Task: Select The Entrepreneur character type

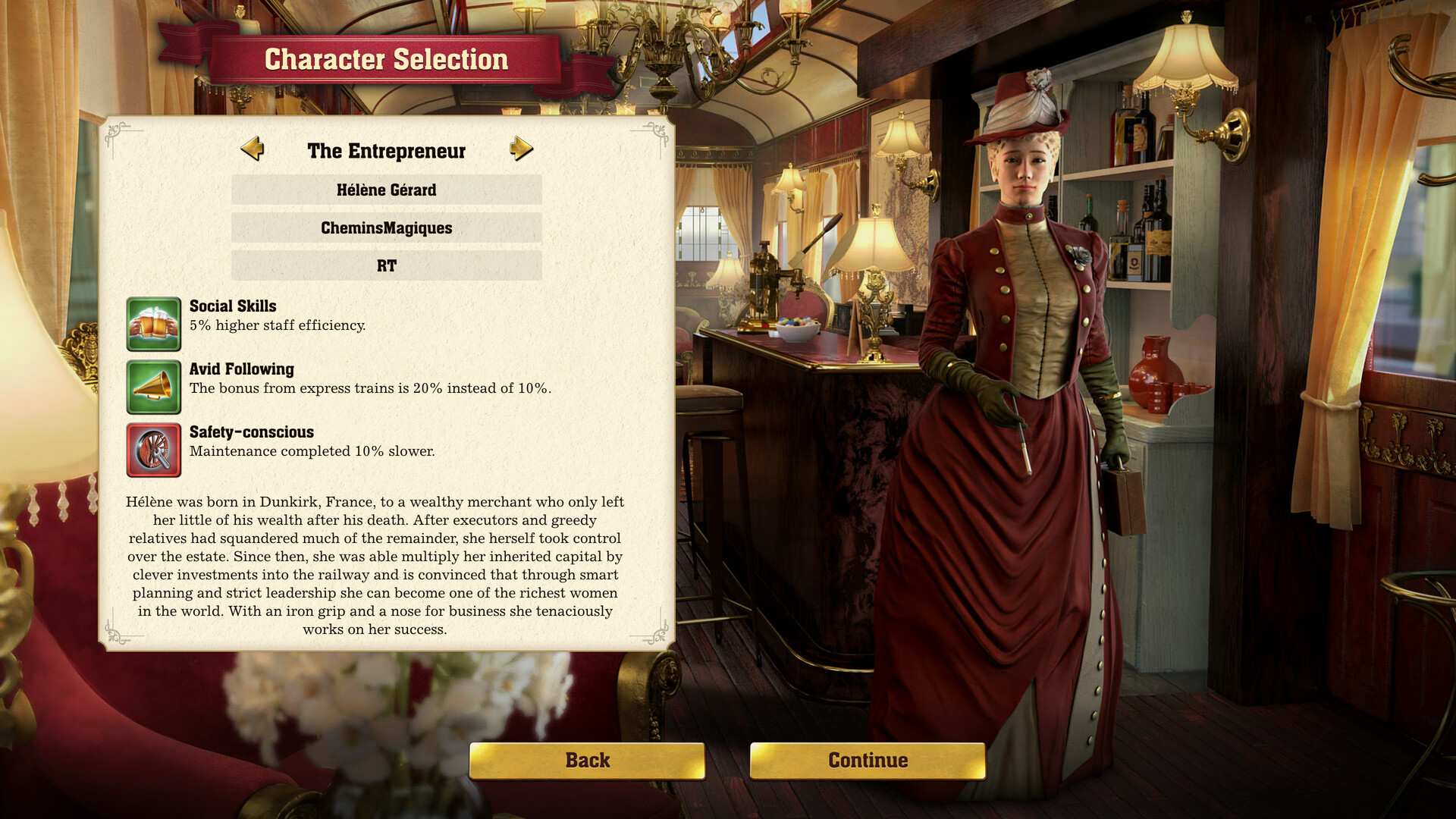Action: (x=386, y=151)
